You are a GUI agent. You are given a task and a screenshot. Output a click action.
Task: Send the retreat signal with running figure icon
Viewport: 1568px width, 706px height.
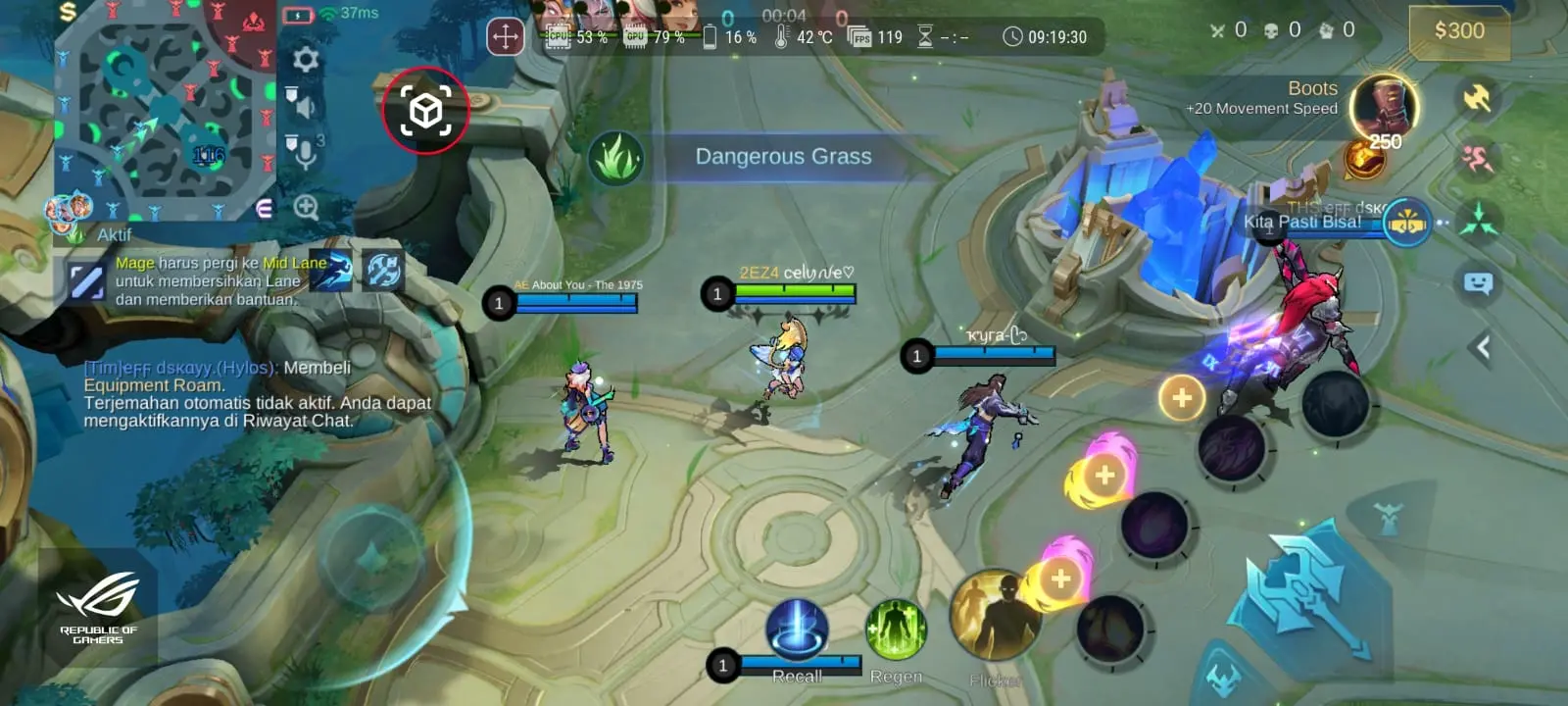[1477, 159]
